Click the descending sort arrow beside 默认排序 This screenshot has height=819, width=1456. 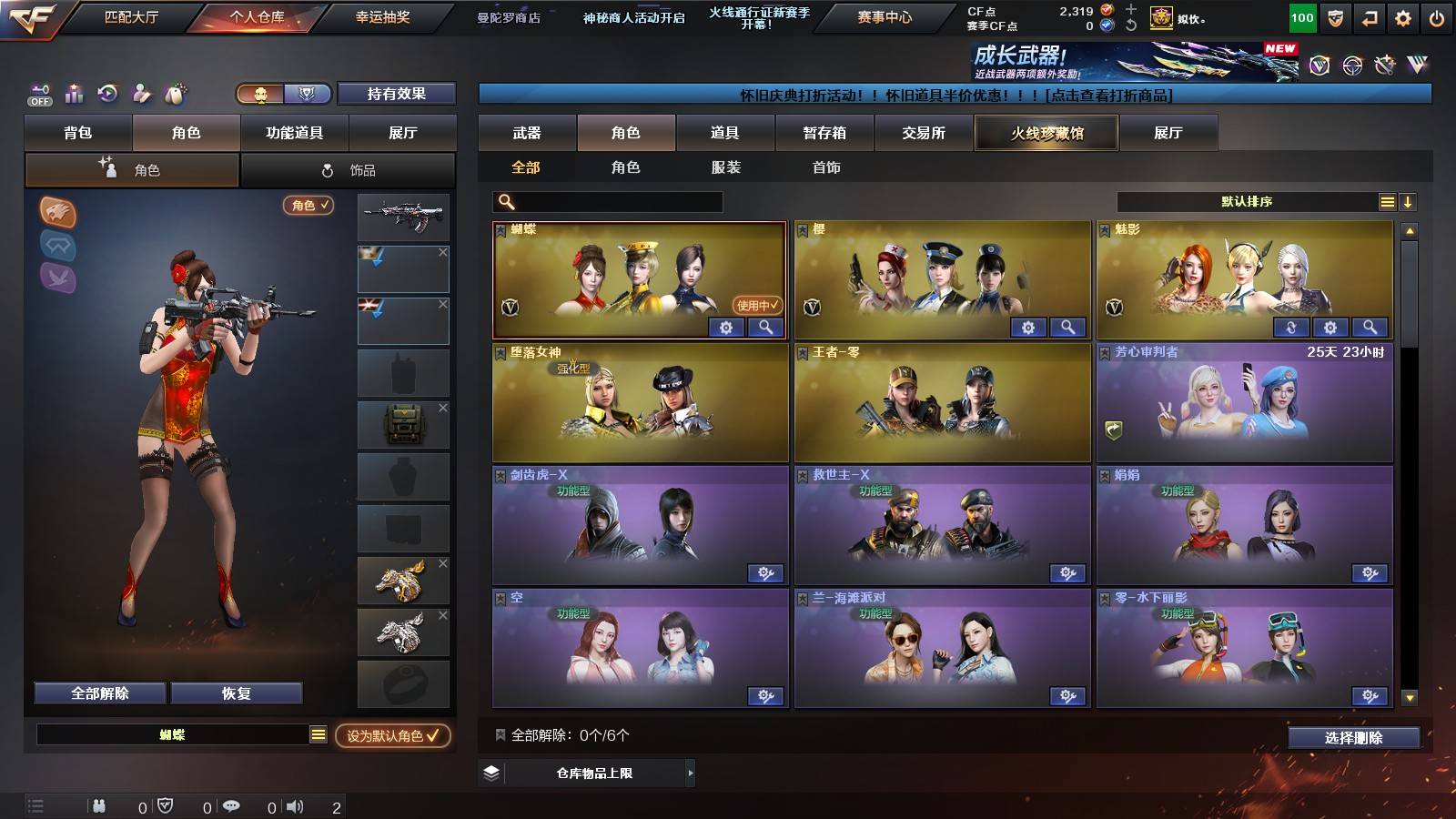point(1408,202)
